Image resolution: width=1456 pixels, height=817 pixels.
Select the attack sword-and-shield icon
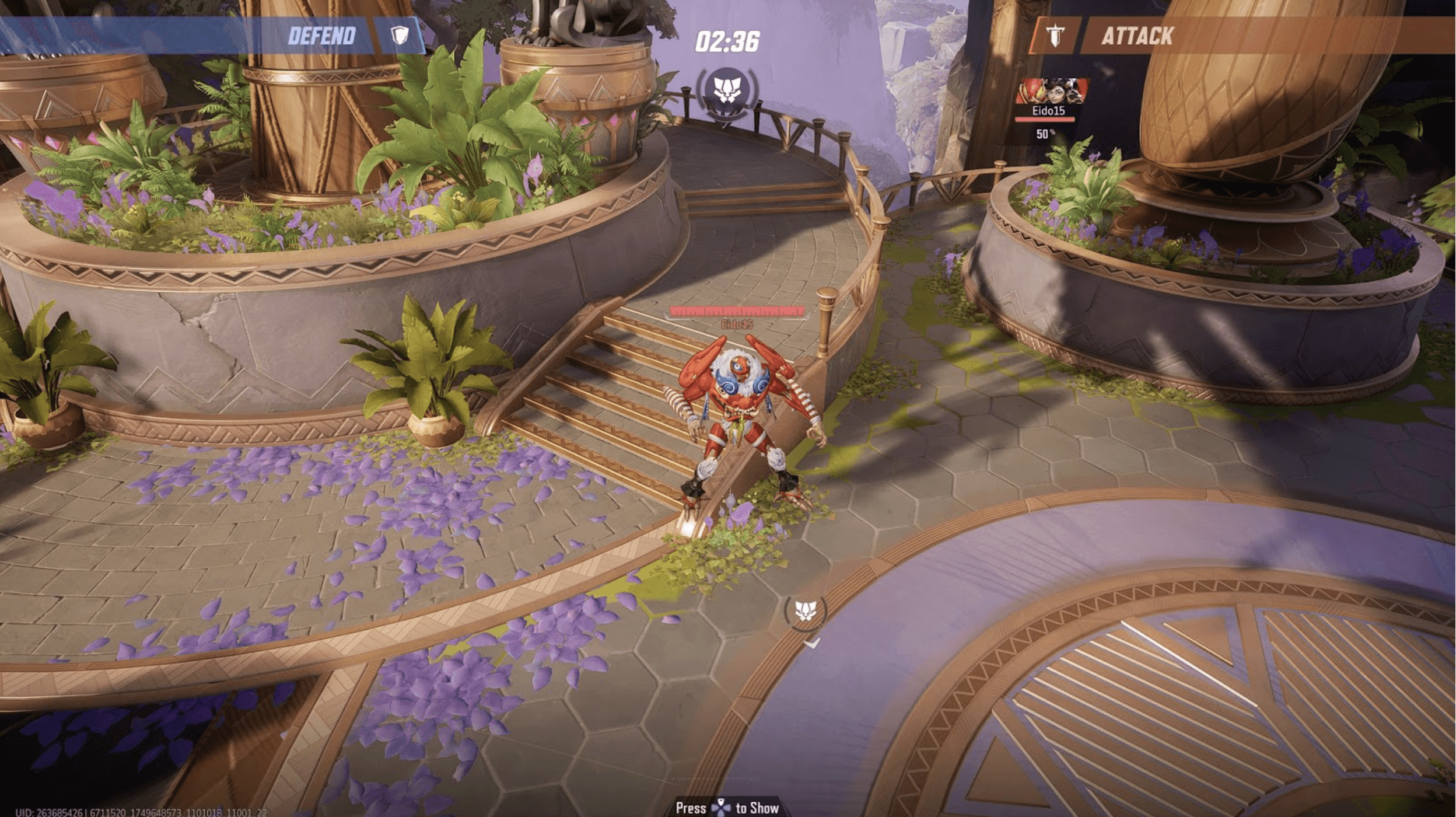click(x=1055, y=36)
